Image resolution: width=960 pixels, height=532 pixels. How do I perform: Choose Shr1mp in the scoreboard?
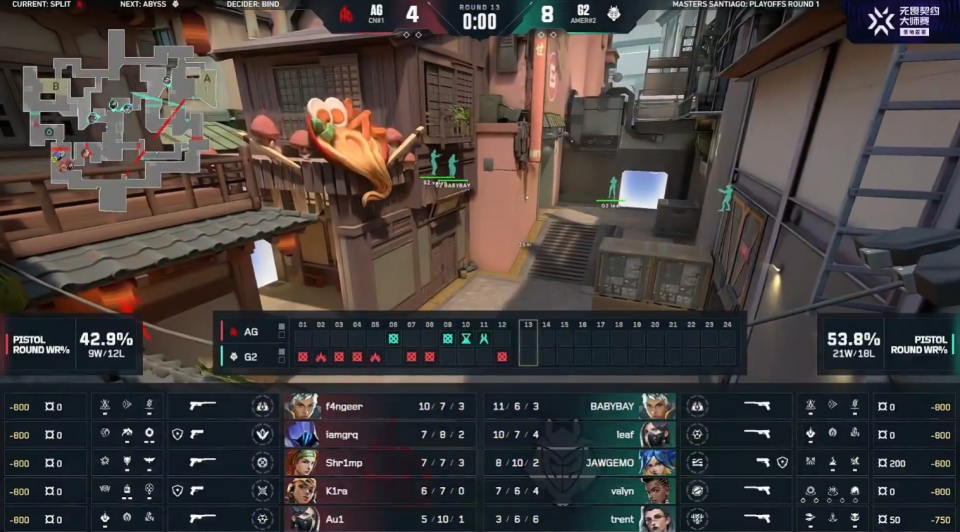(380, 463)
